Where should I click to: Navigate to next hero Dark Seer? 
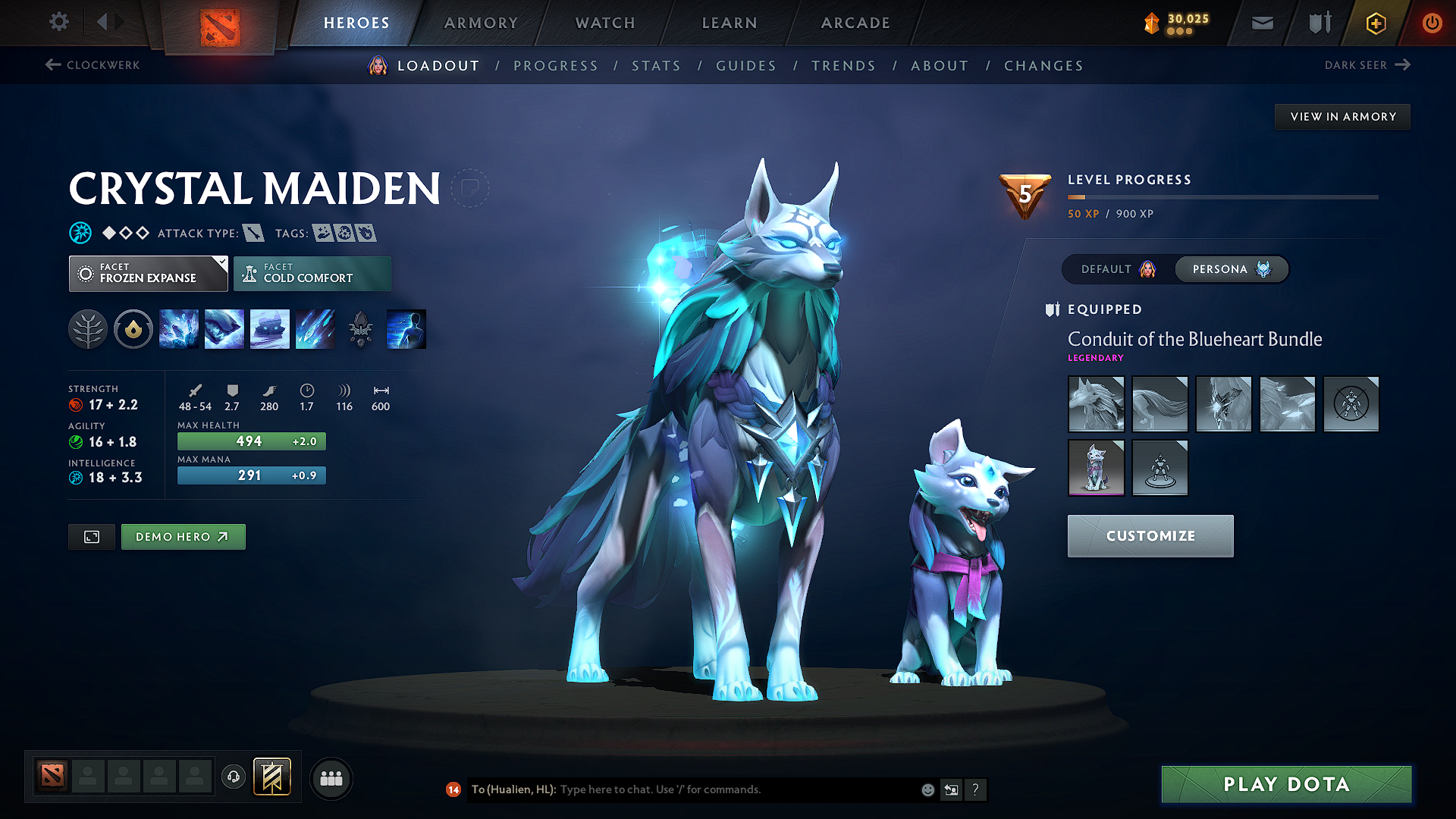[x=1367, y=65]
